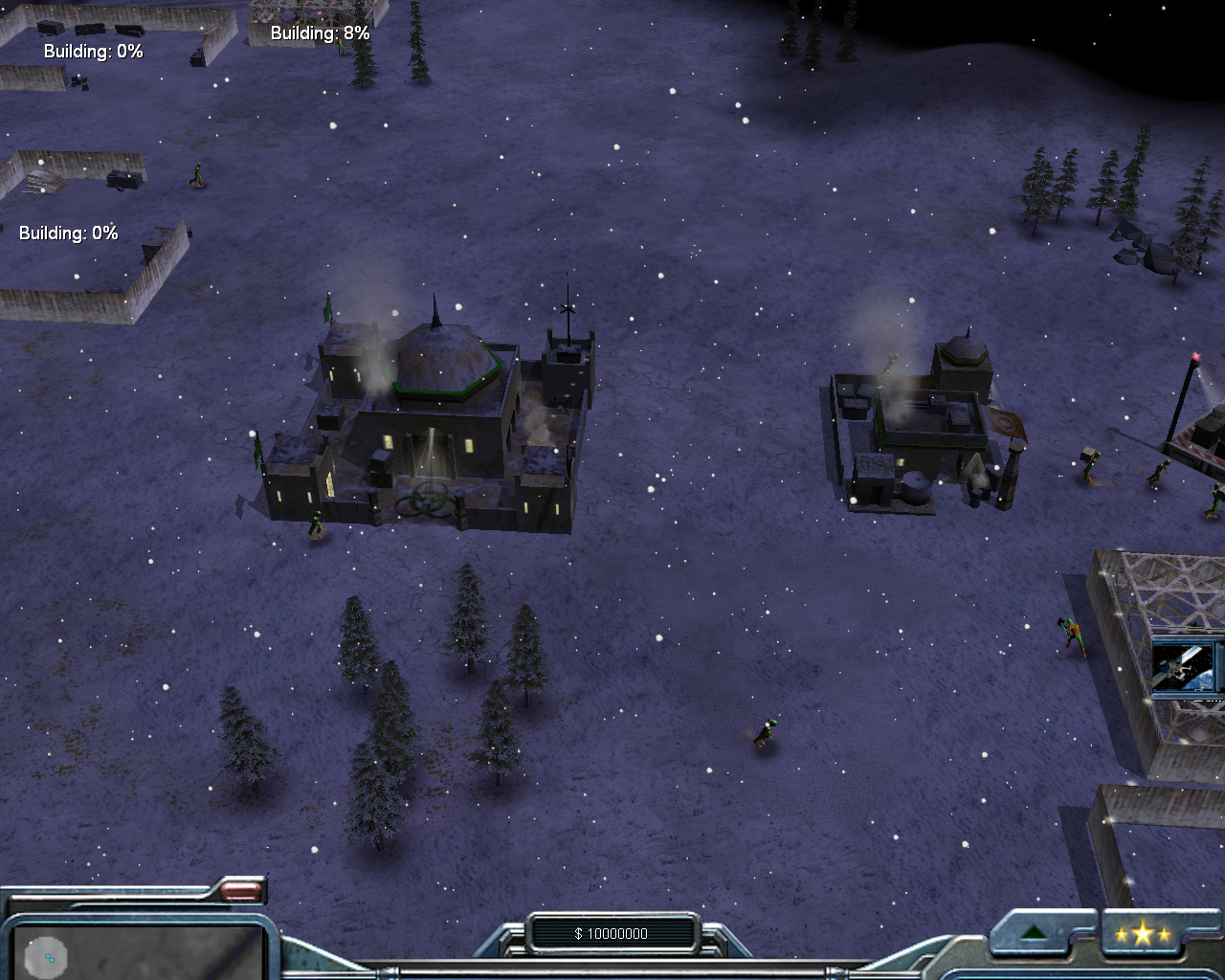Activate the satellite special power shortcut

tap(1187, 665)
